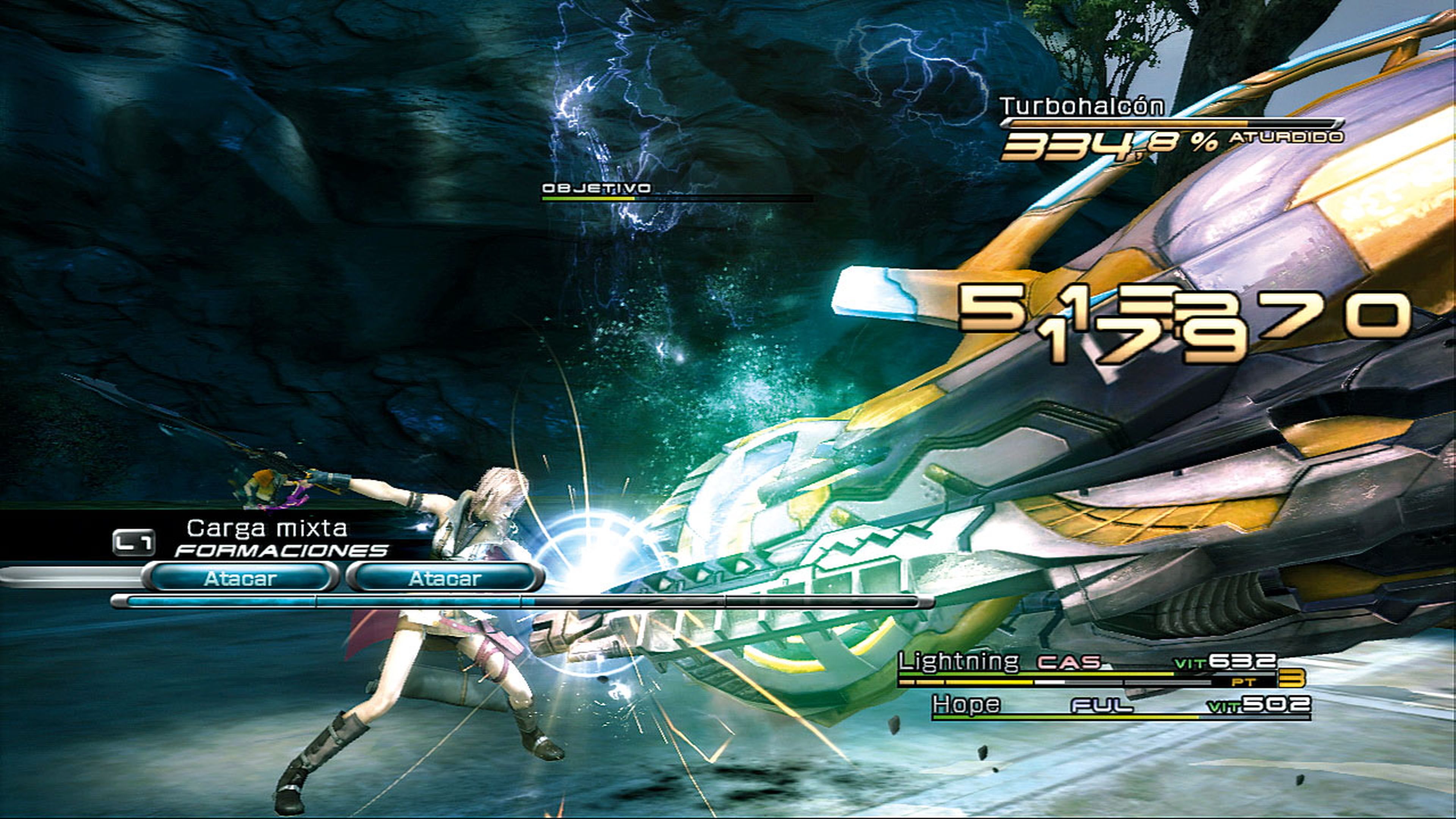Select Lightning in the party list
Viewport: 1456px width, 819px height.
point(959,661)
